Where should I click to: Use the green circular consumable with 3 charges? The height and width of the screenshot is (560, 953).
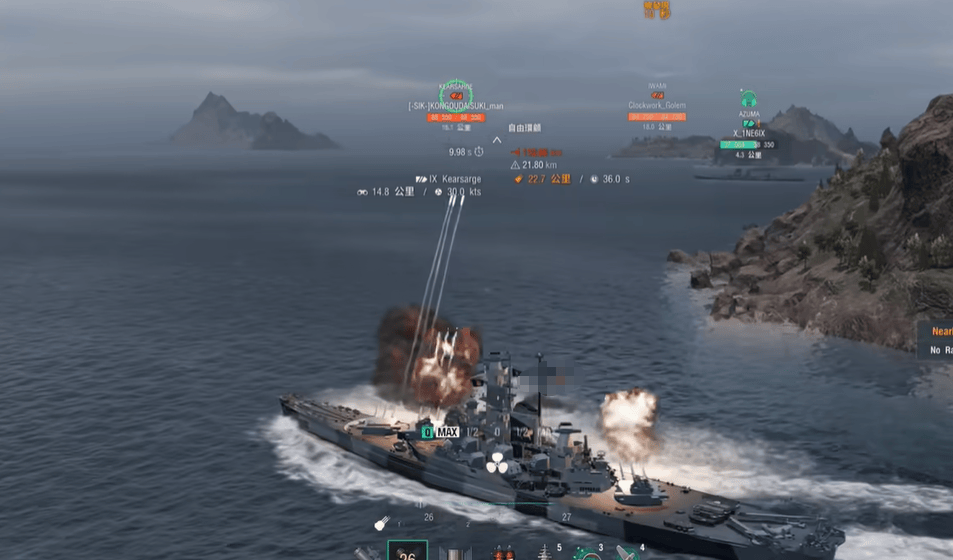(587, 552)
